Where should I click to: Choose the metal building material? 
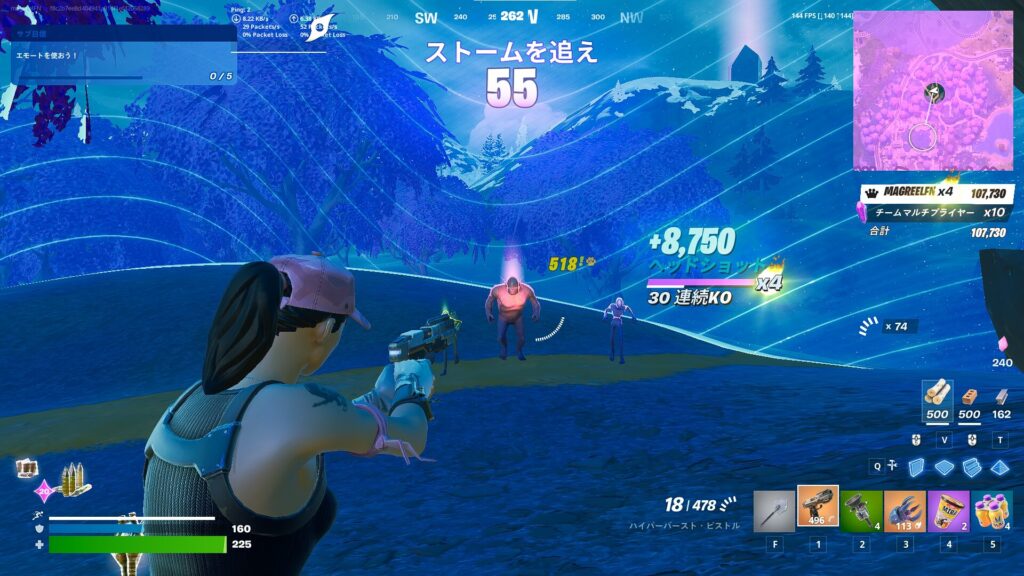tap(1000, 396)
